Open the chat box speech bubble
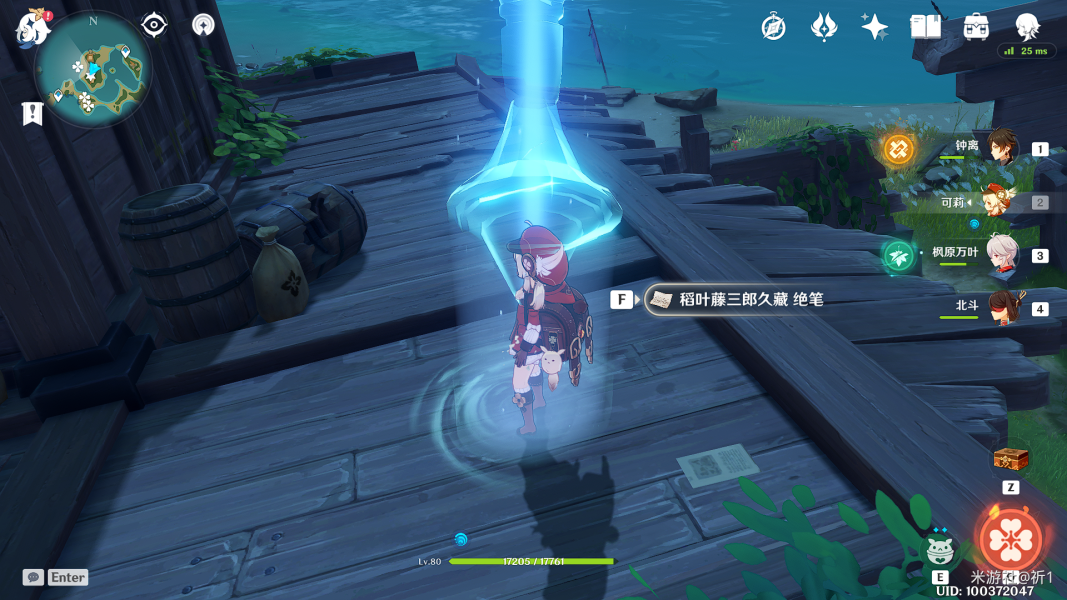 click(33, 577)
